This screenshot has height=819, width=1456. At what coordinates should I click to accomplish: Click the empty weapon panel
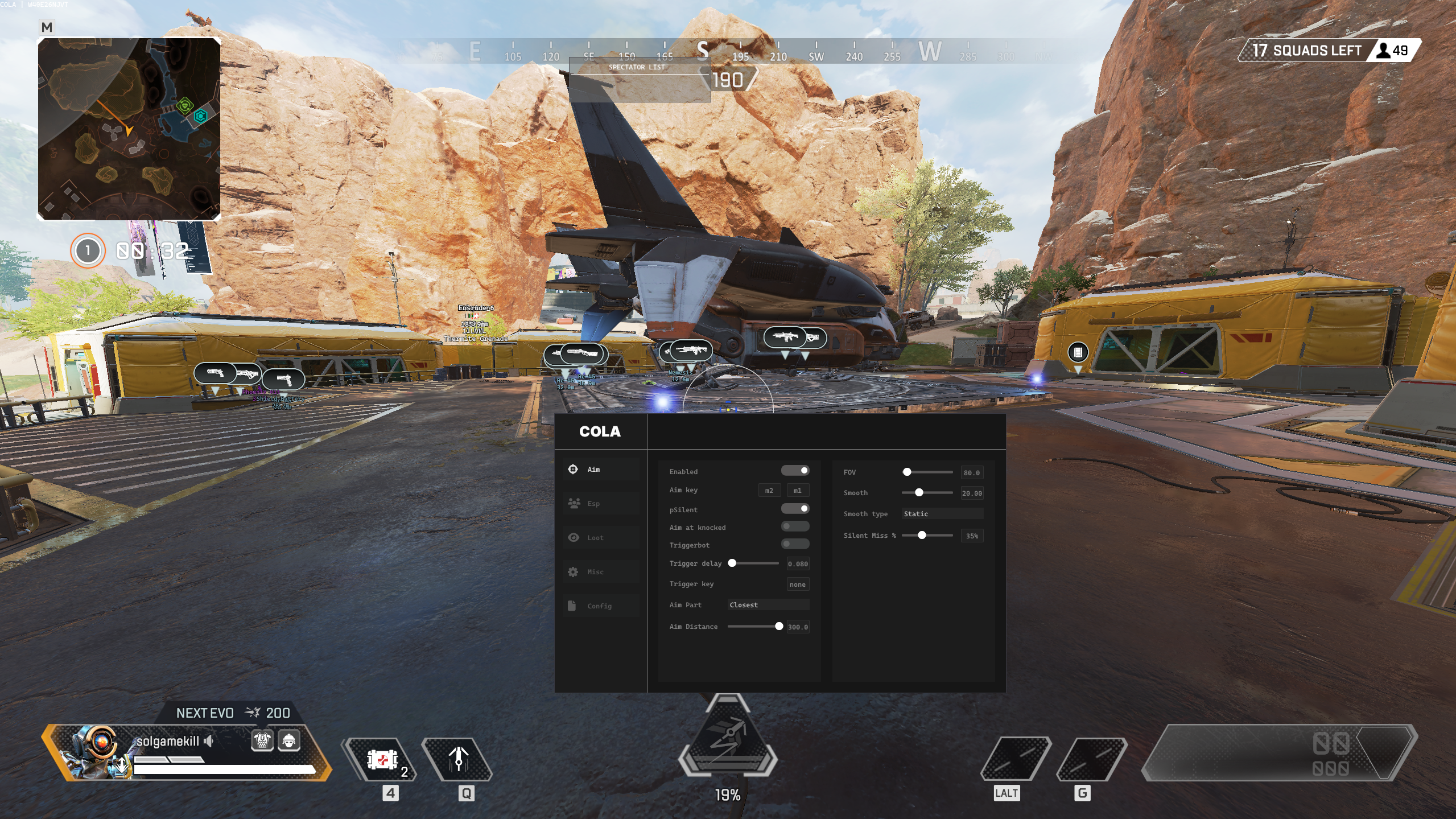[1280, 752]
